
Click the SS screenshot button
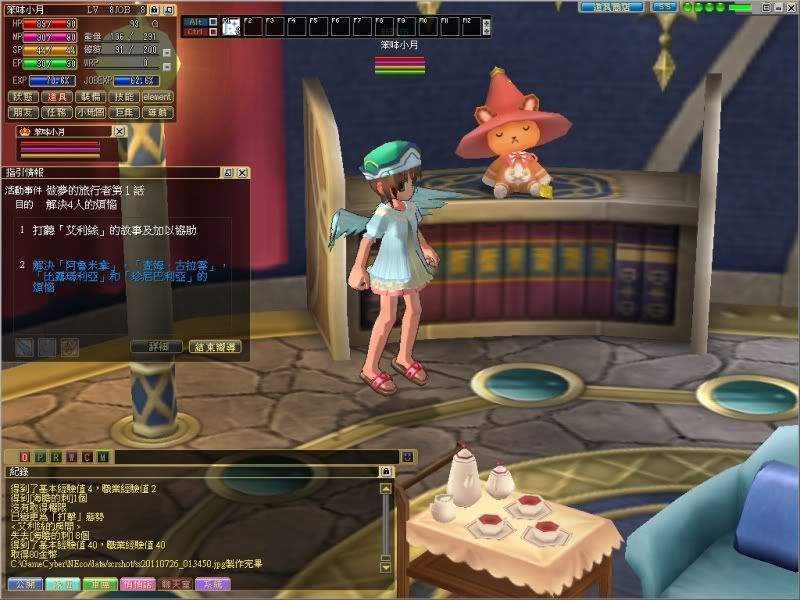(664, 6)
